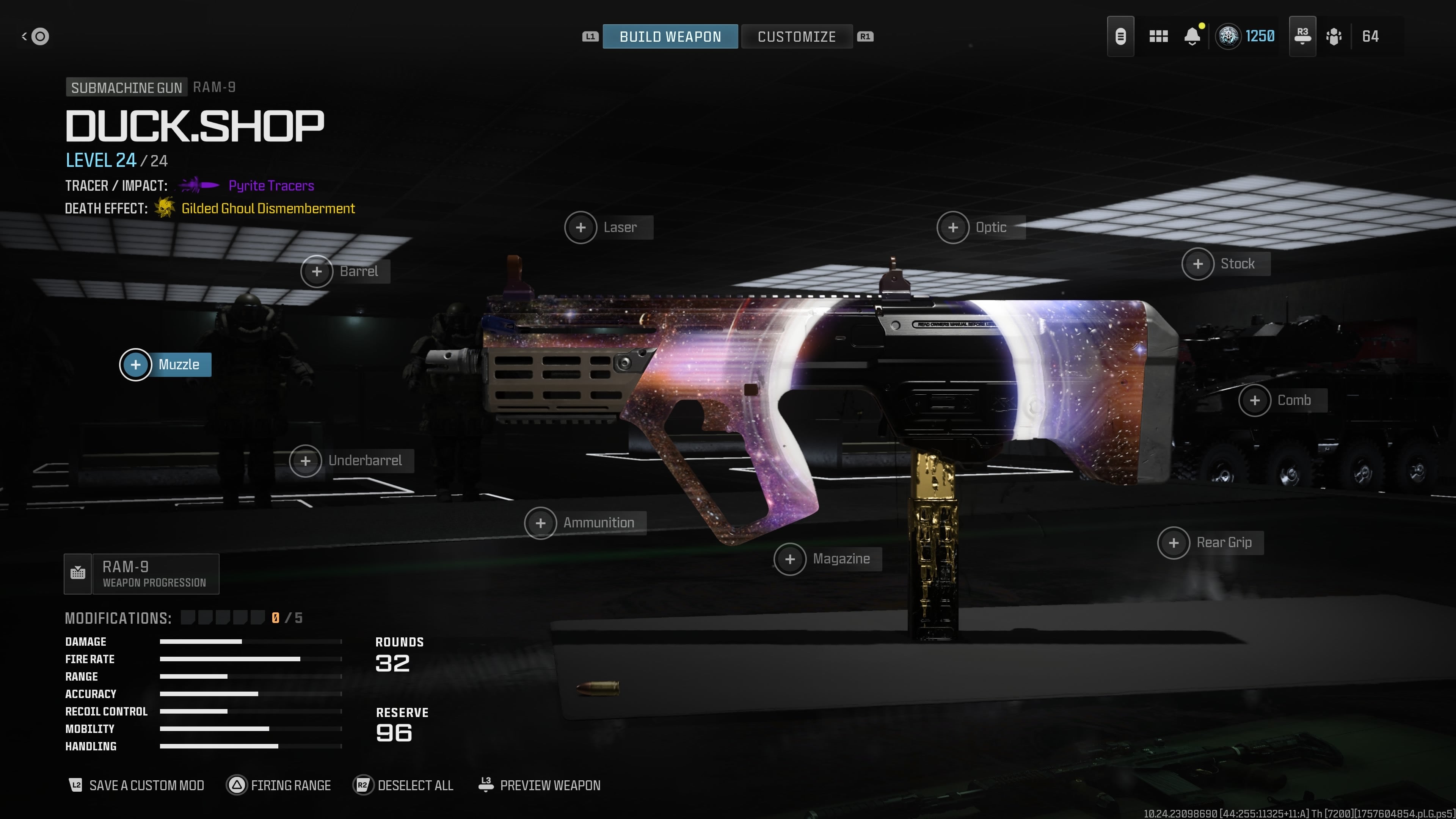Open the Customize tab
The height and width of the screenshot is (819, 1456).
(796, 37)
